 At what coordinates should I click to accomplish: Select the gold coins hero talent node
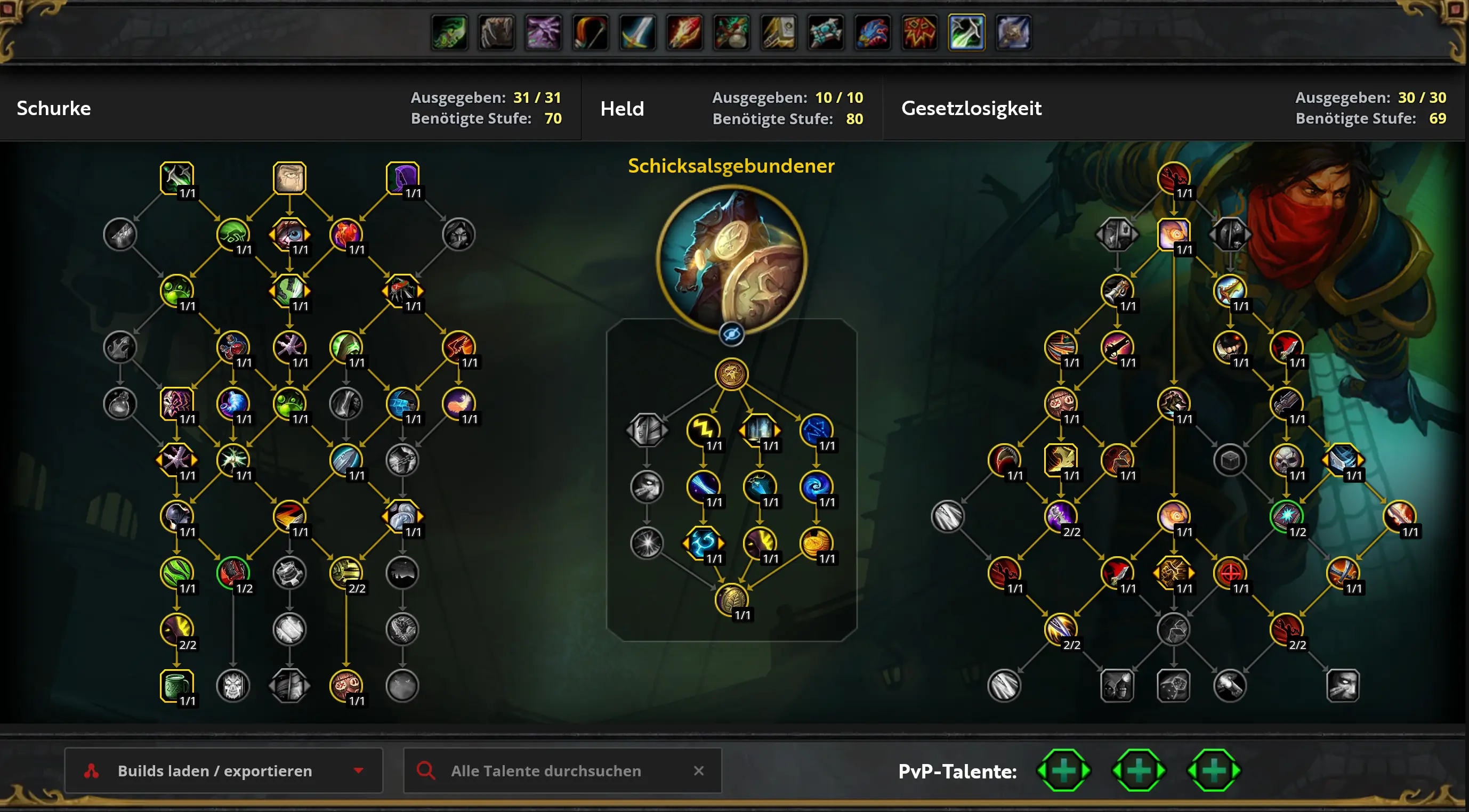point(816,542)
